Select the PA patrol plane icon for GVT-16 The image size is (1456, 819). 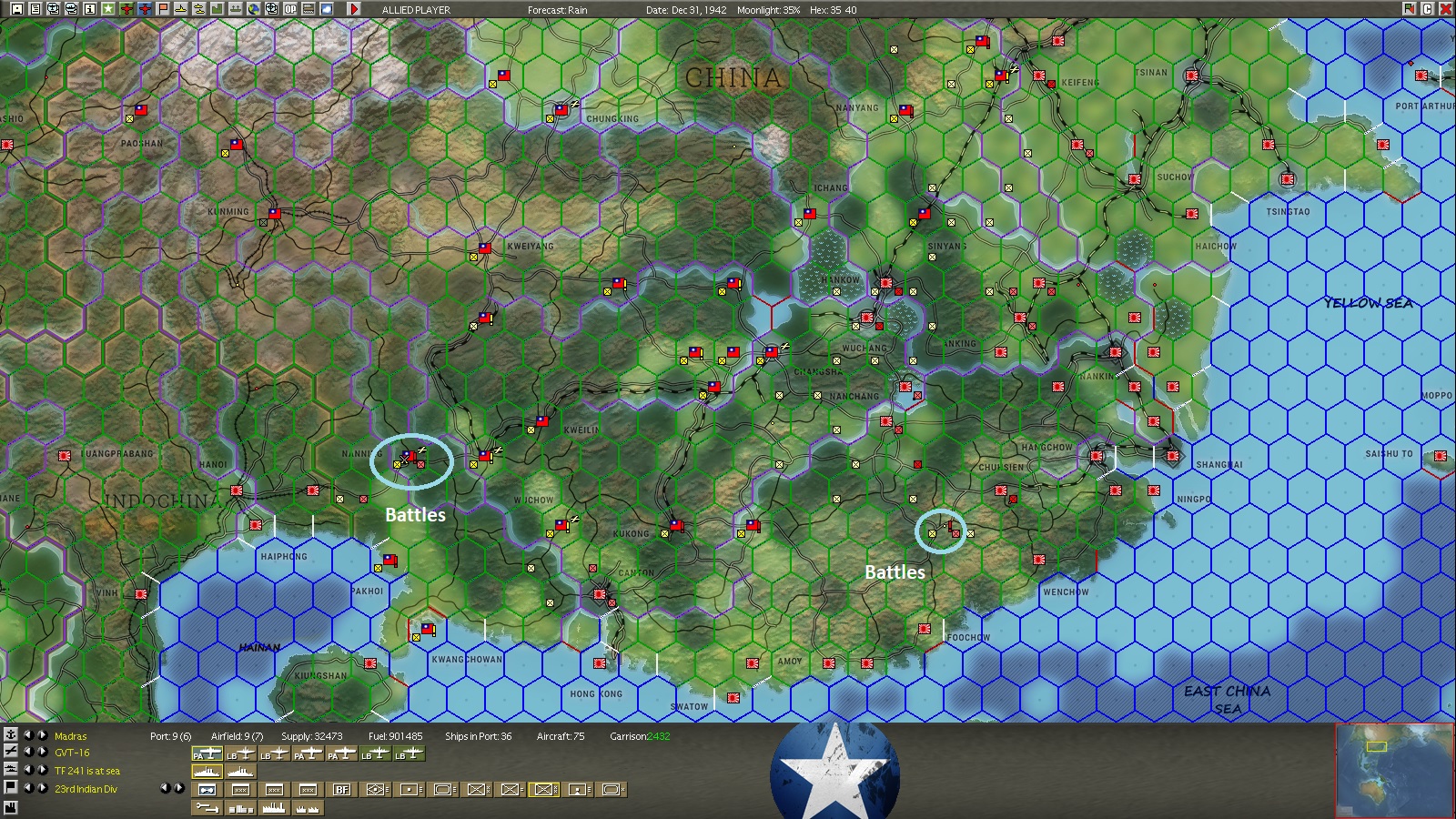coord(207,753)
